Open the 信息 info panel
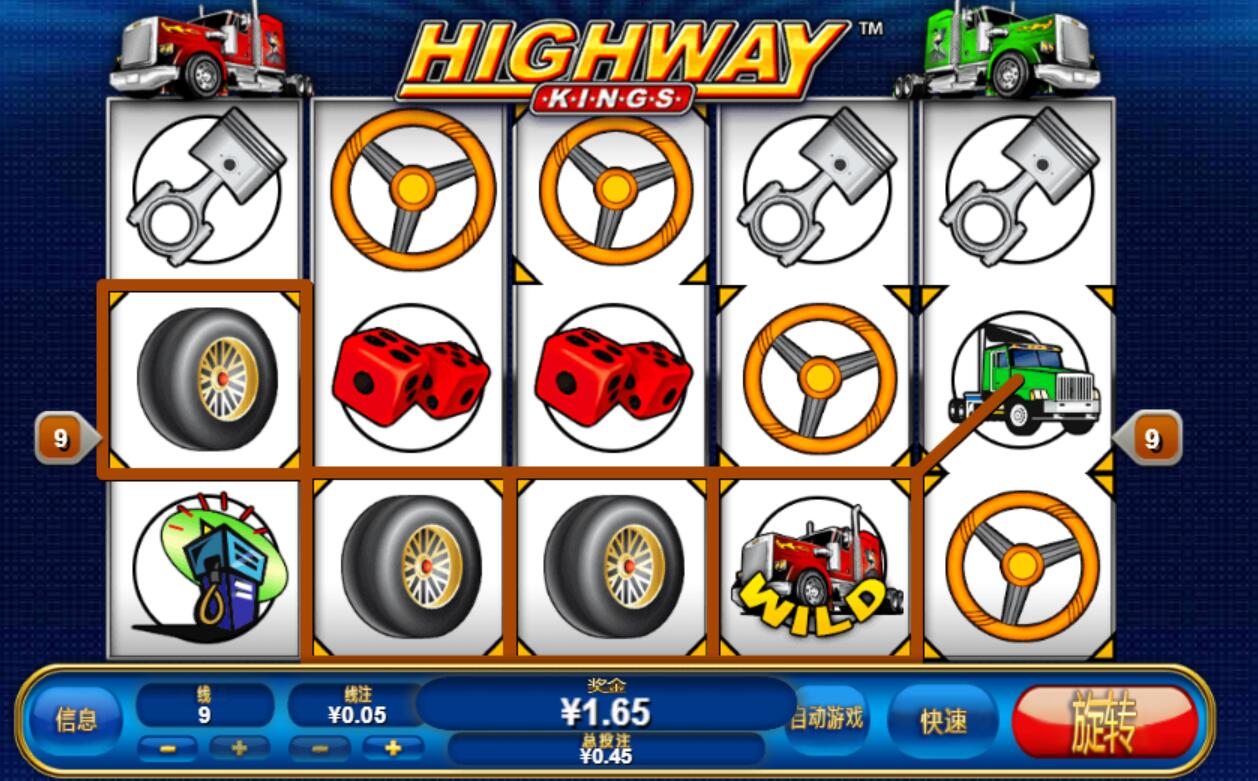This screenshot has height=781, width=1258. 76,720
